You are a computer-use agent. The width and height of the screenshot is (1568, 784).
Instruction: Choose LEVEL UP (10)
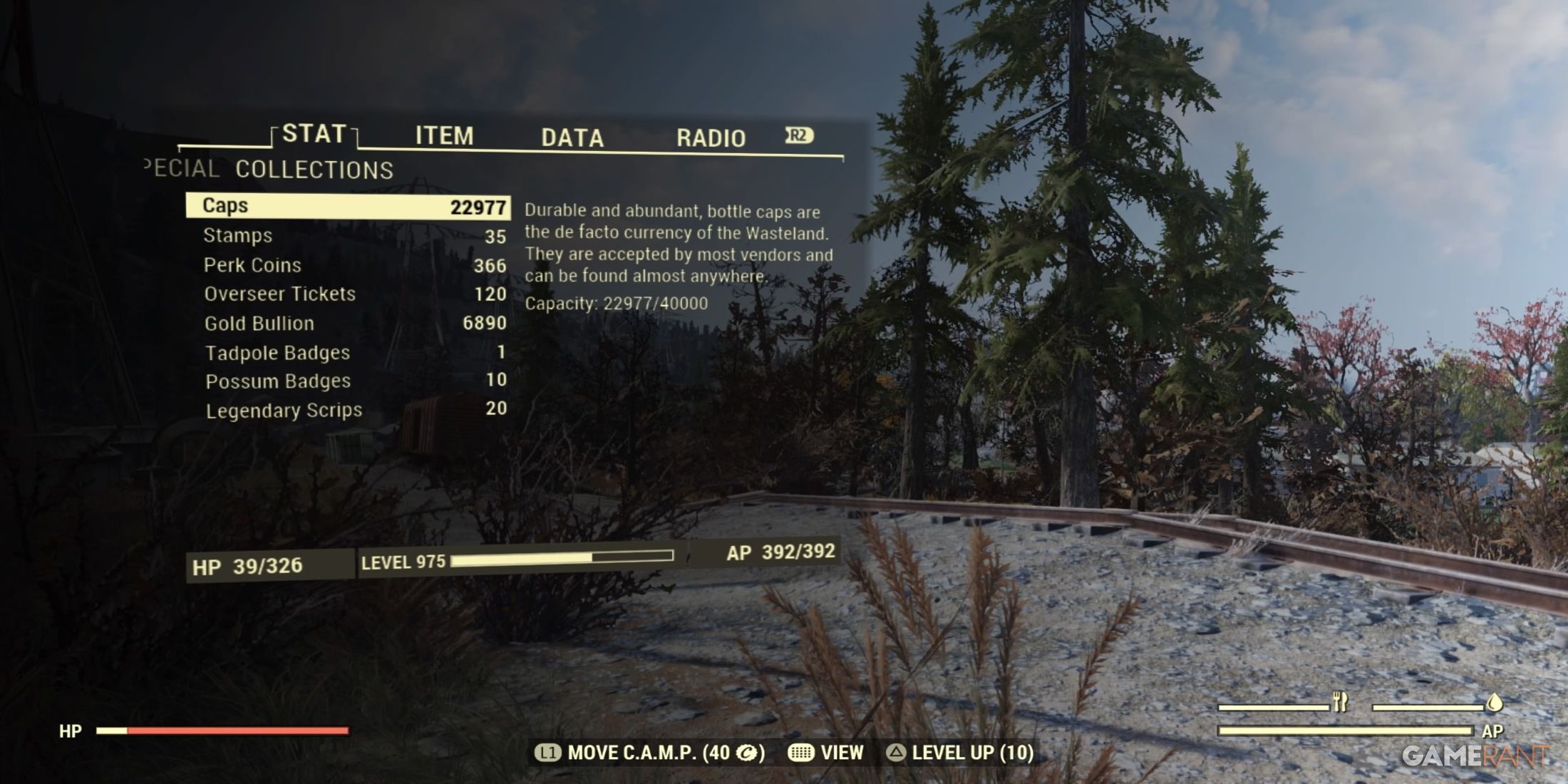(959, 753)
